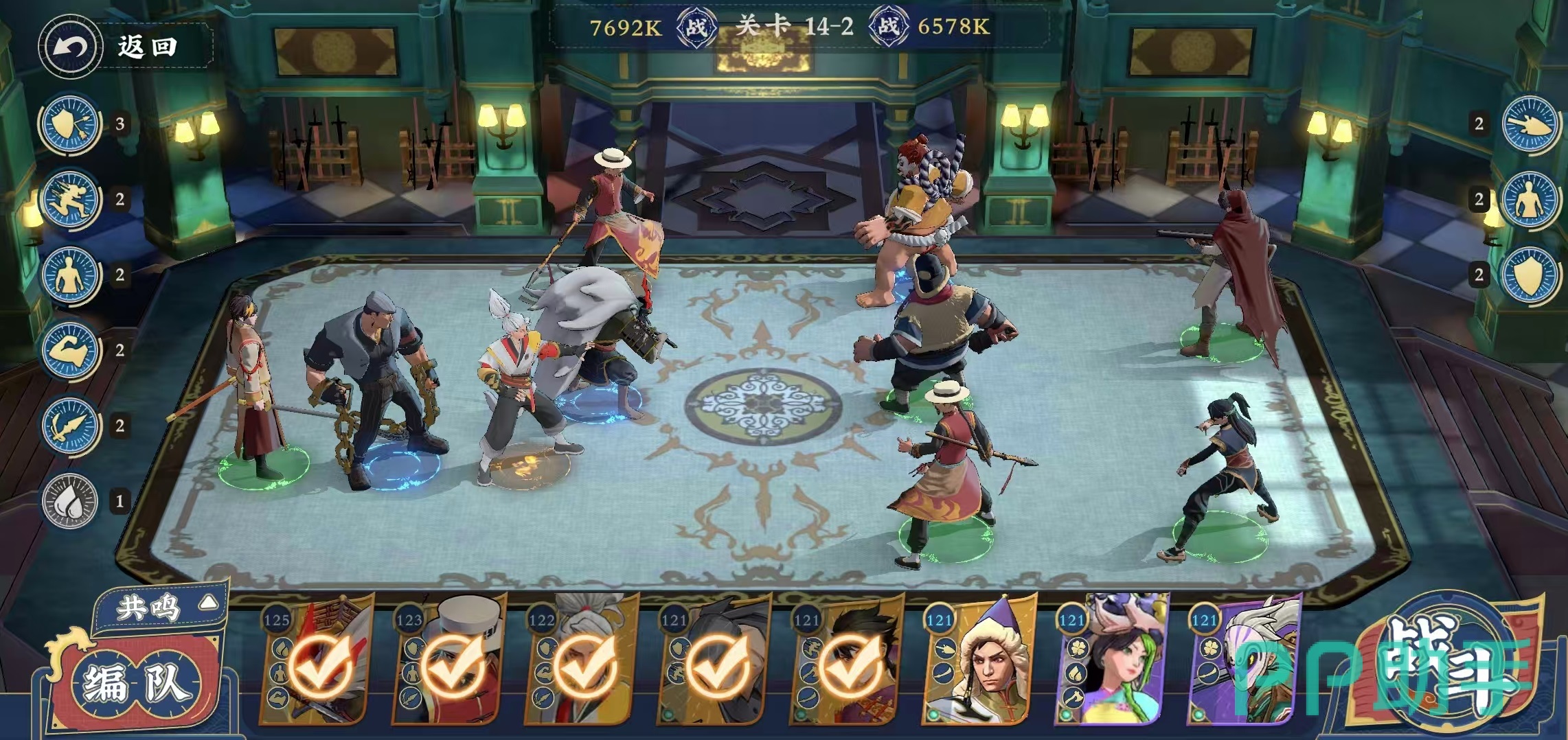View the shield-and-arrow team bond icon
This screenshot has width=1568, height=740.
pyautogui.click(x=69, y=124)
